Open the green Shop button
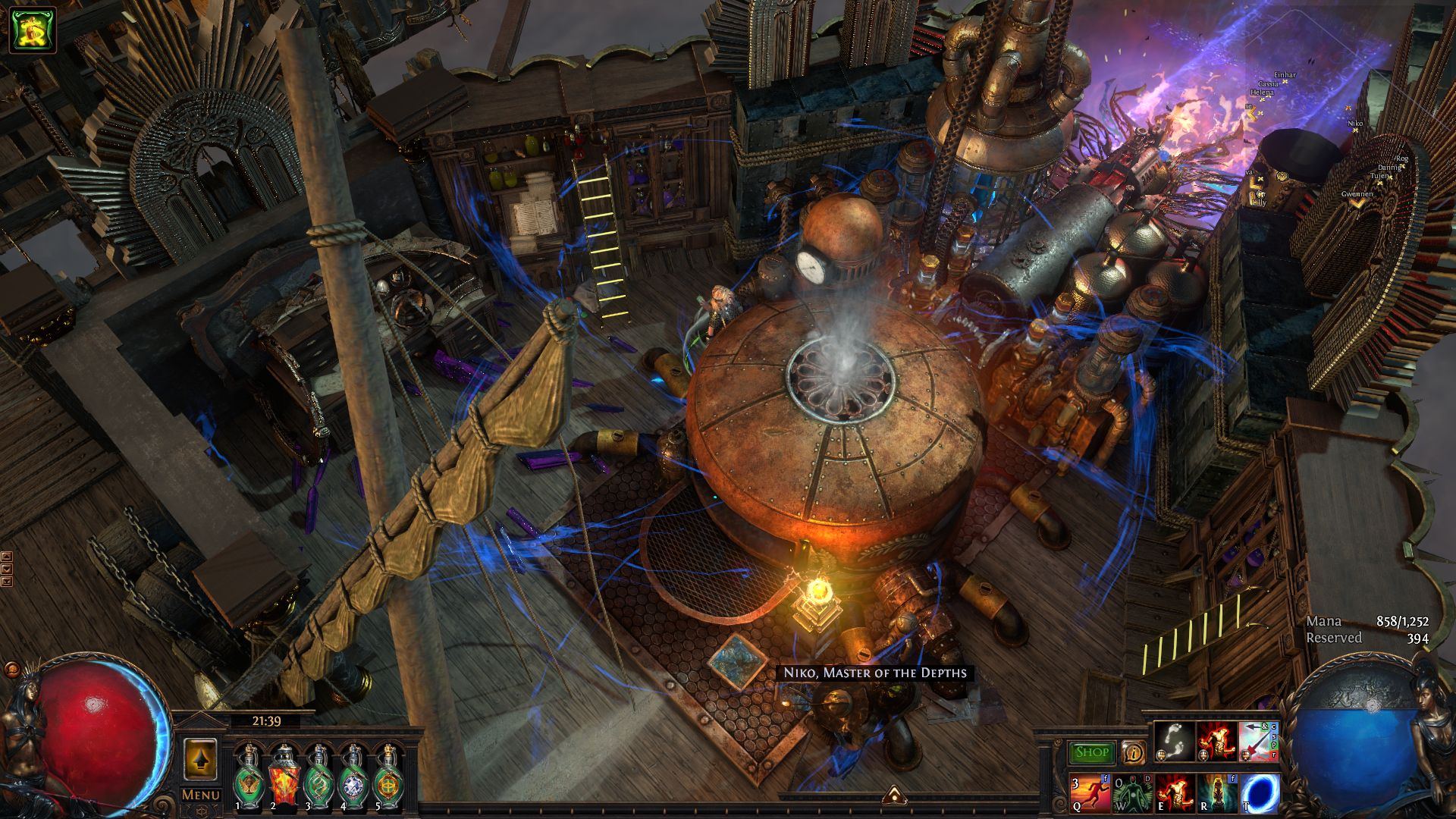The height and width of the screenshot is (819, 1456). pyautogui.click(x=1091, y=752)
